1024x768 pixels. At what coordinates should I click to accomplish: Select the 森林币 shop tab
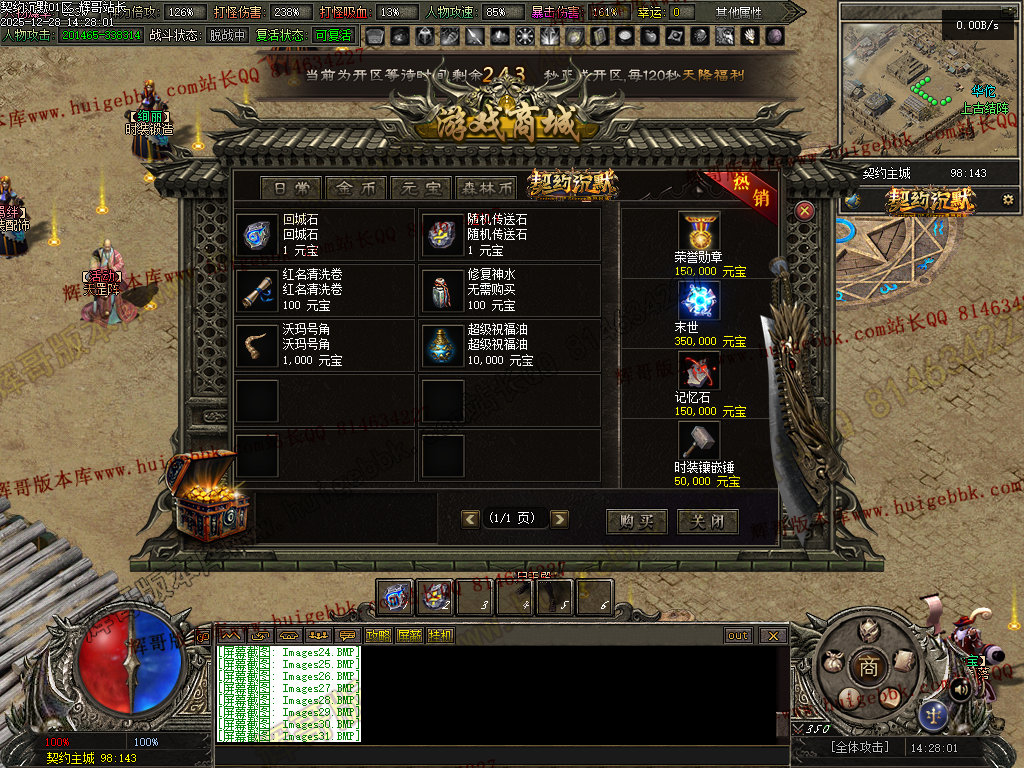485,188
